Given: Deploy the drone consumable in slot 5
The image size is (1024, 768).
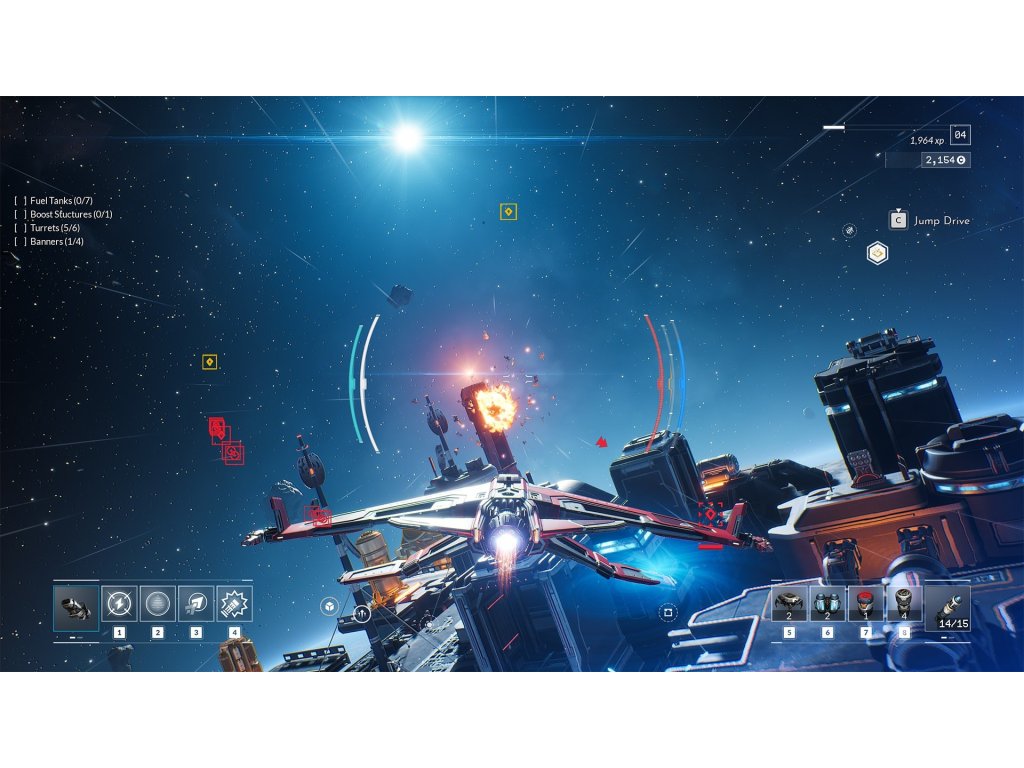Looking at the screenshot, I should click(790, 604).
